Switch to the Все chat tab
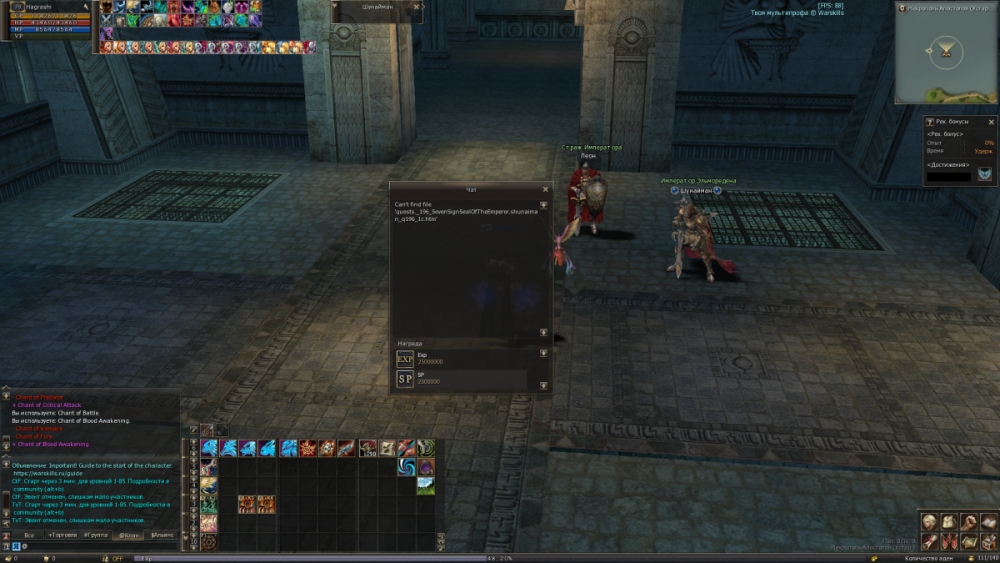Screen dimensions: 1000x563 point(29,535)
